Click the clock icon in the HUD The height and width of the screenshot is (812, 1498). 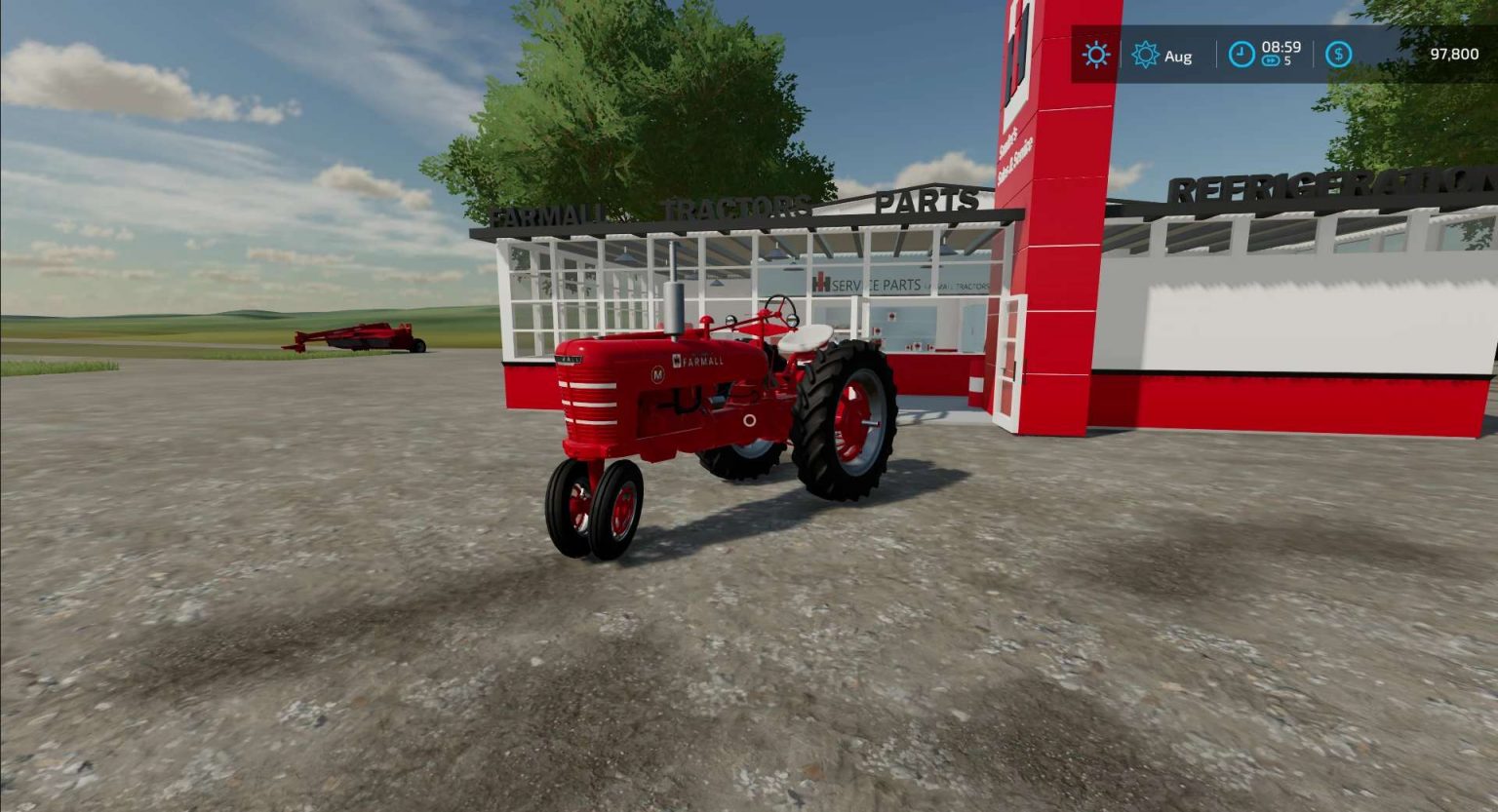(x=1240, y=56)
